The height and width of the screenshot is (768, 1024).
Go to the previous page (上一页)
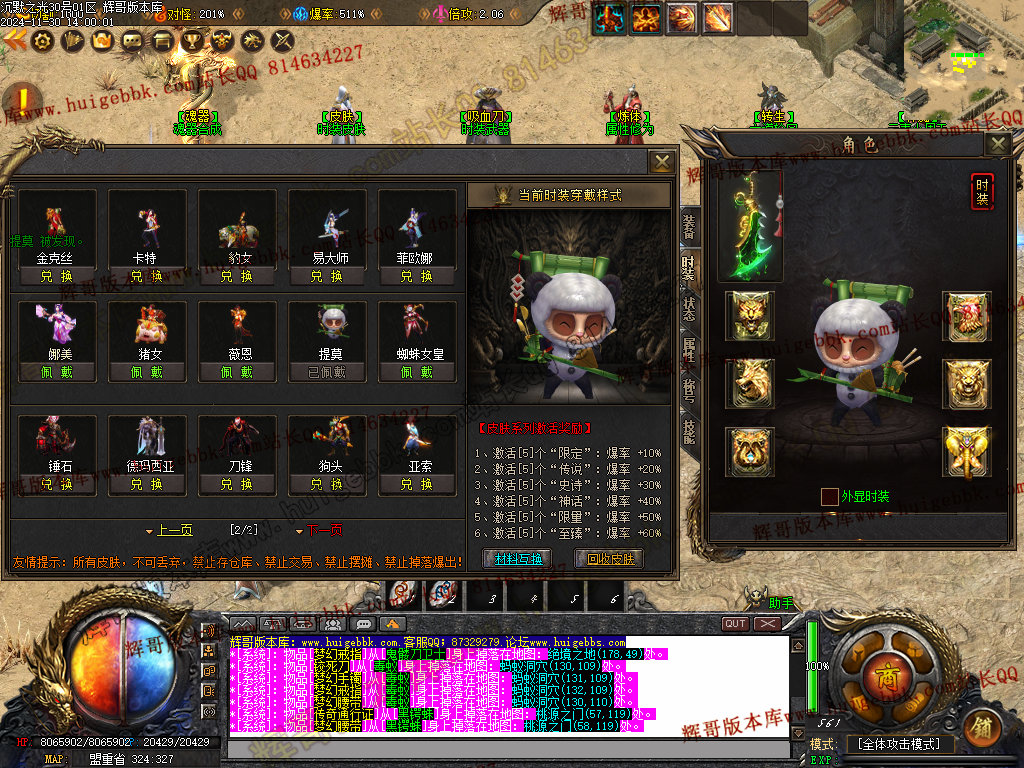click(x=170, y=530)
